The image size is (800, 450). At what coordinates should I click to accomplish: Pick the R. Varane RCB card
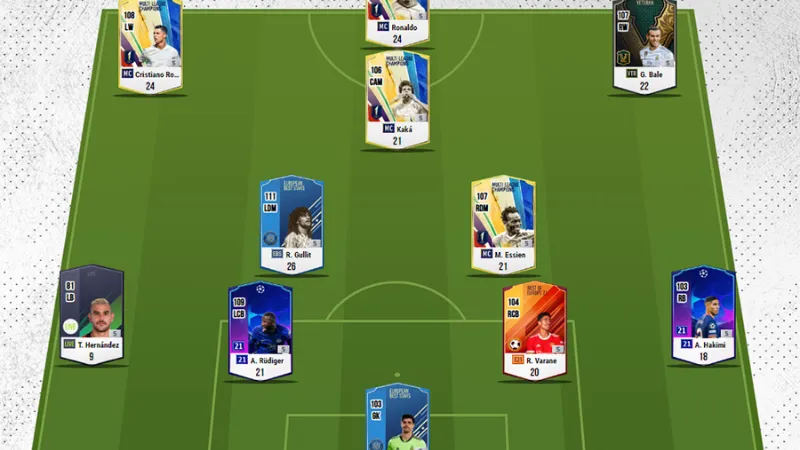(534, 327)
